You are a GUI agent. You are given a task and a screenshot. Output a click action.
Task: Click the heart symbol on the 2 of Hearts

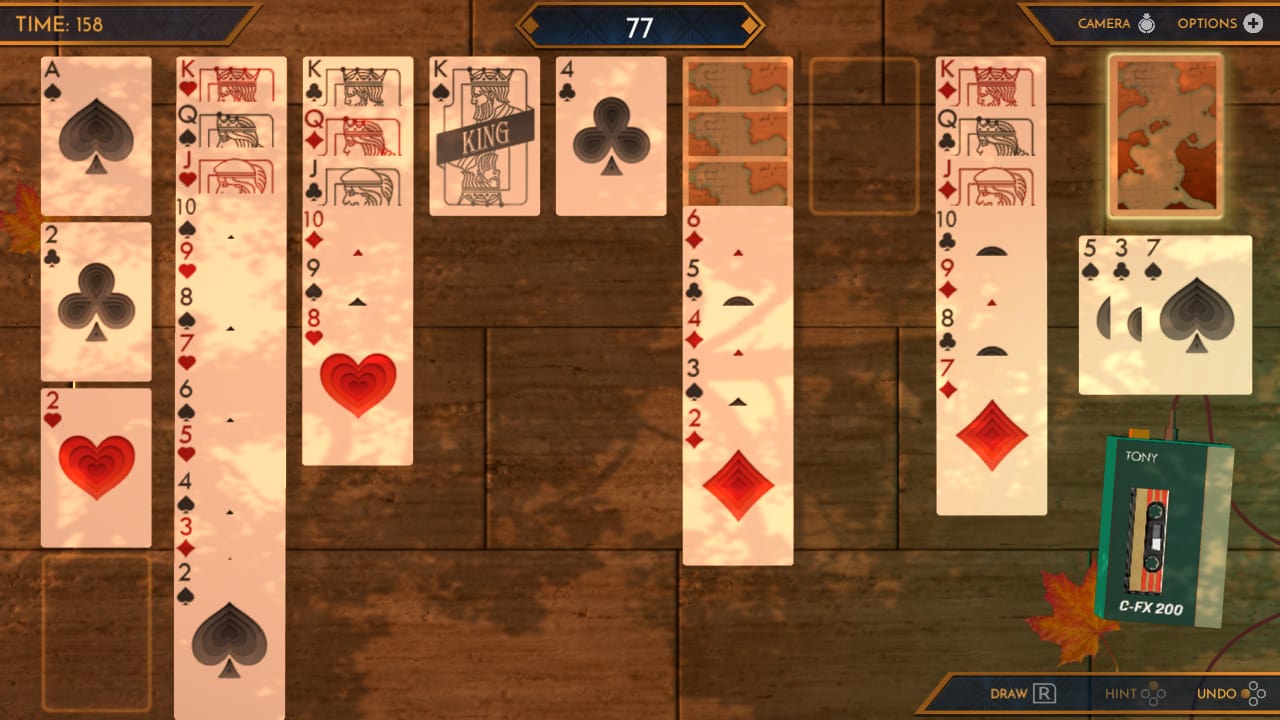tap(96, 460)
